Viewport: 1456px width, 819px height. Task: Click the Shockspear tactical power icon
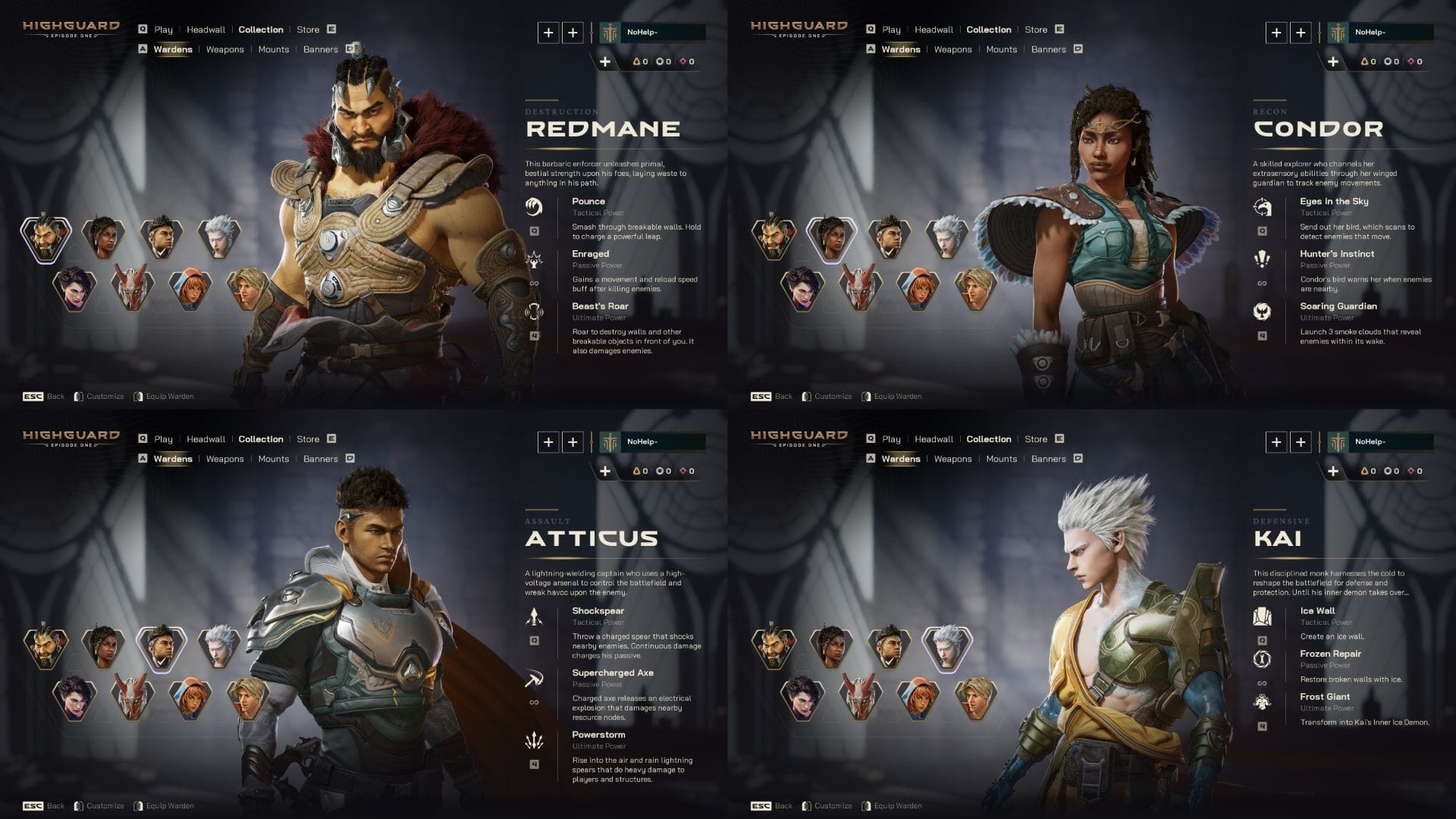[535, 616]
